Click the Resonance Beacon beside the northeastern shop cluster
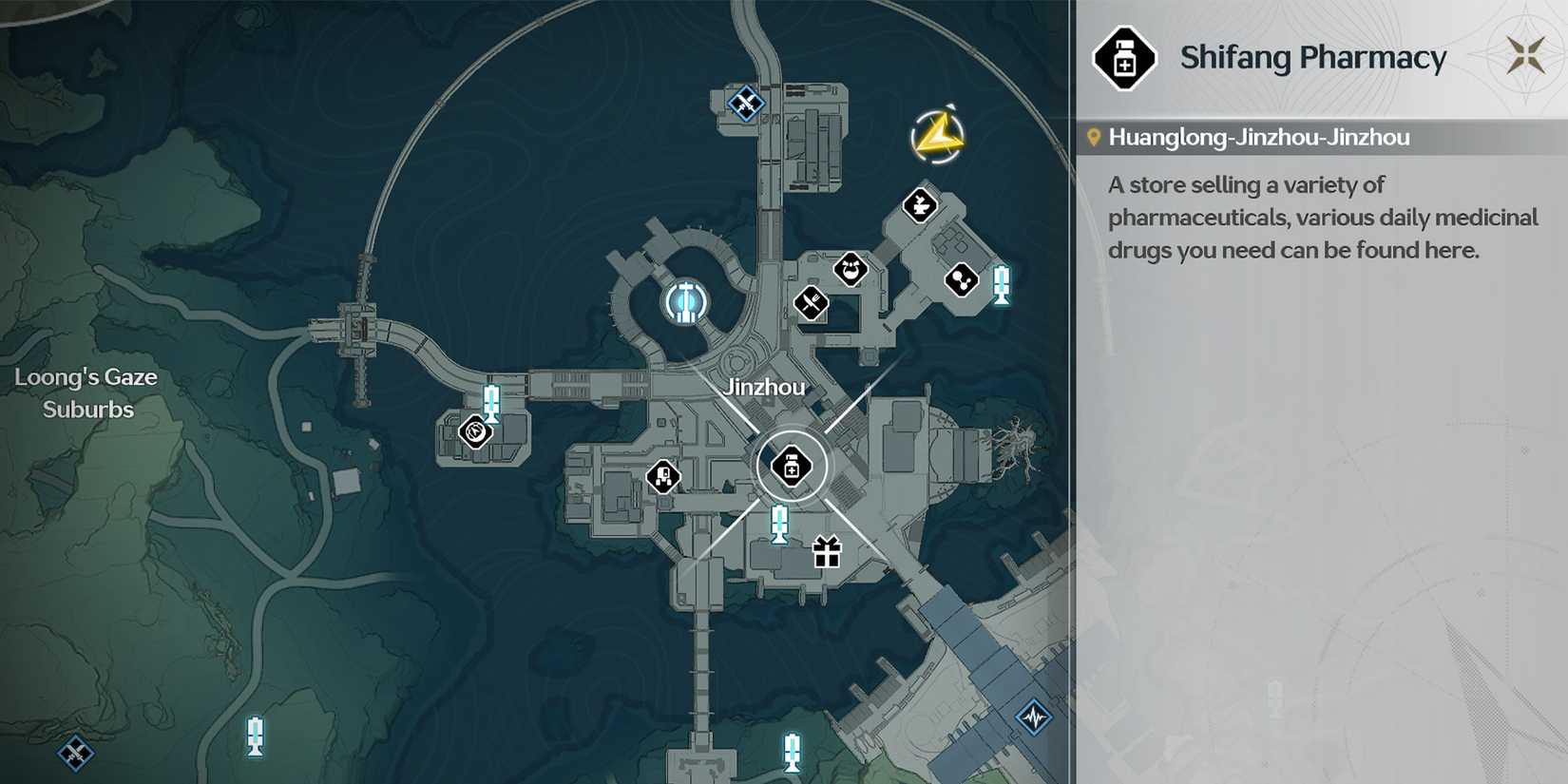Viewport: 1568px width, 784px height. (1000, 282)
